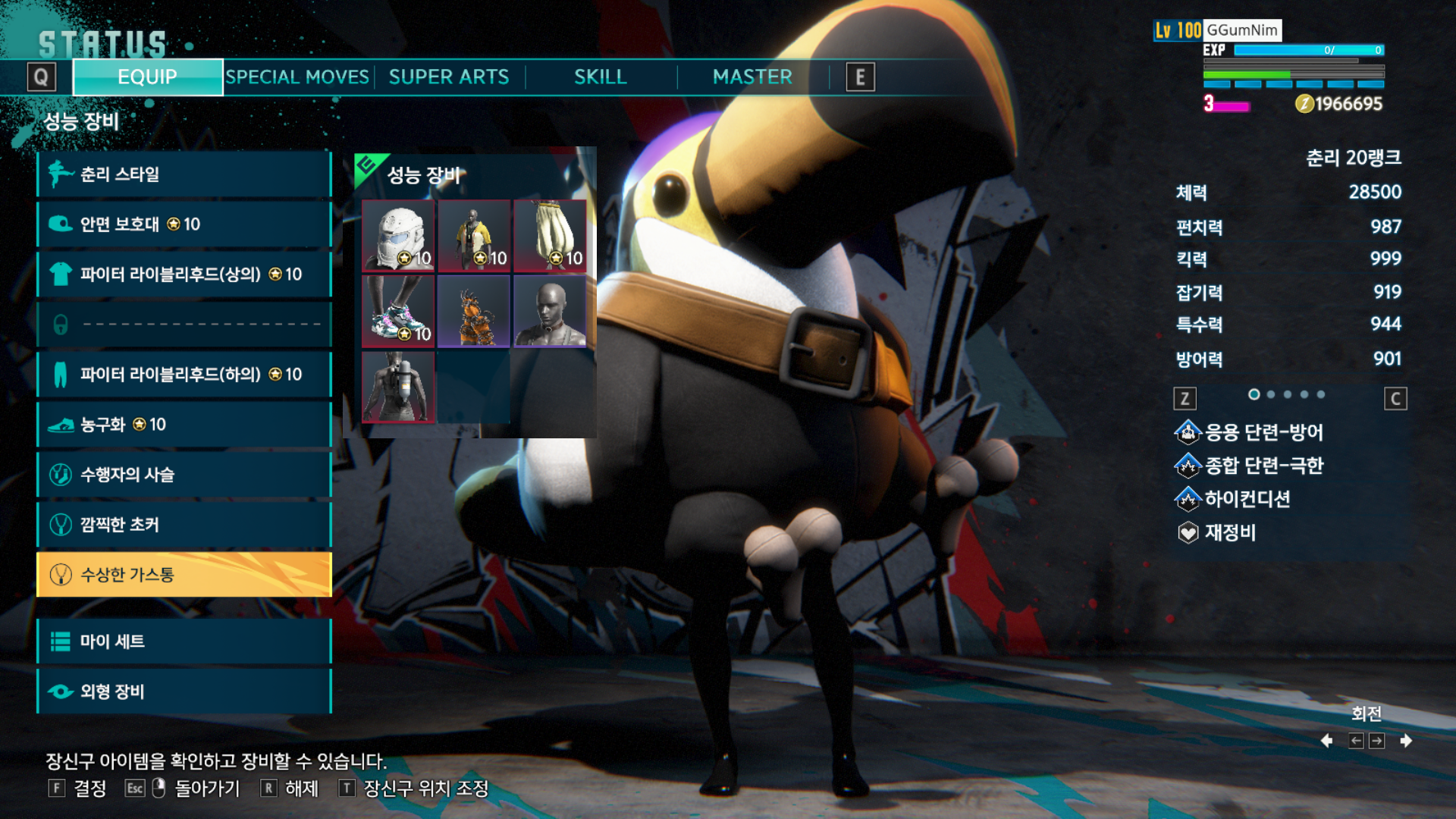
Task: Open the 외형 장비 menu
Action: coord(184,692)
